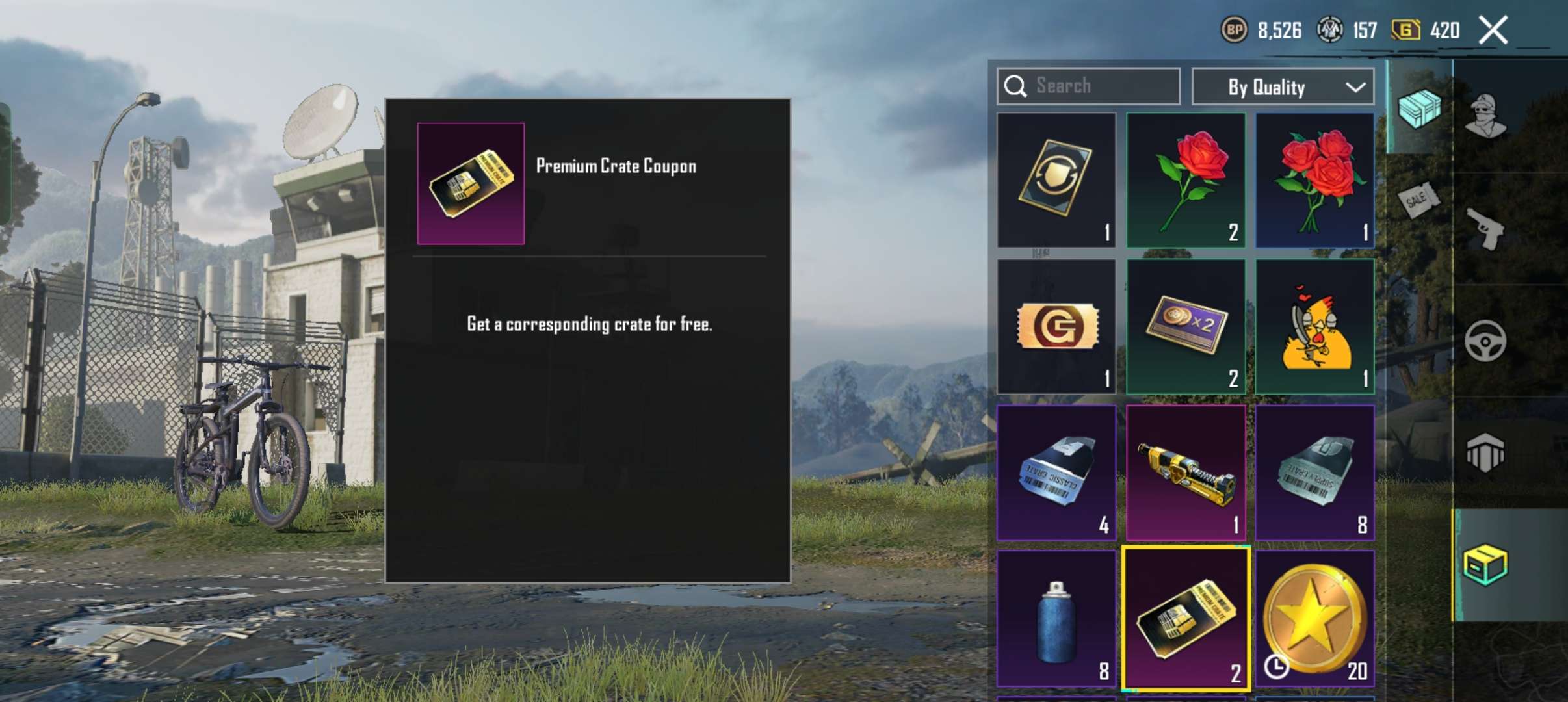Select the rose bouquet item
Image resolution: width=1568 pixels, height=702 pixels.
coord(1315,181)
